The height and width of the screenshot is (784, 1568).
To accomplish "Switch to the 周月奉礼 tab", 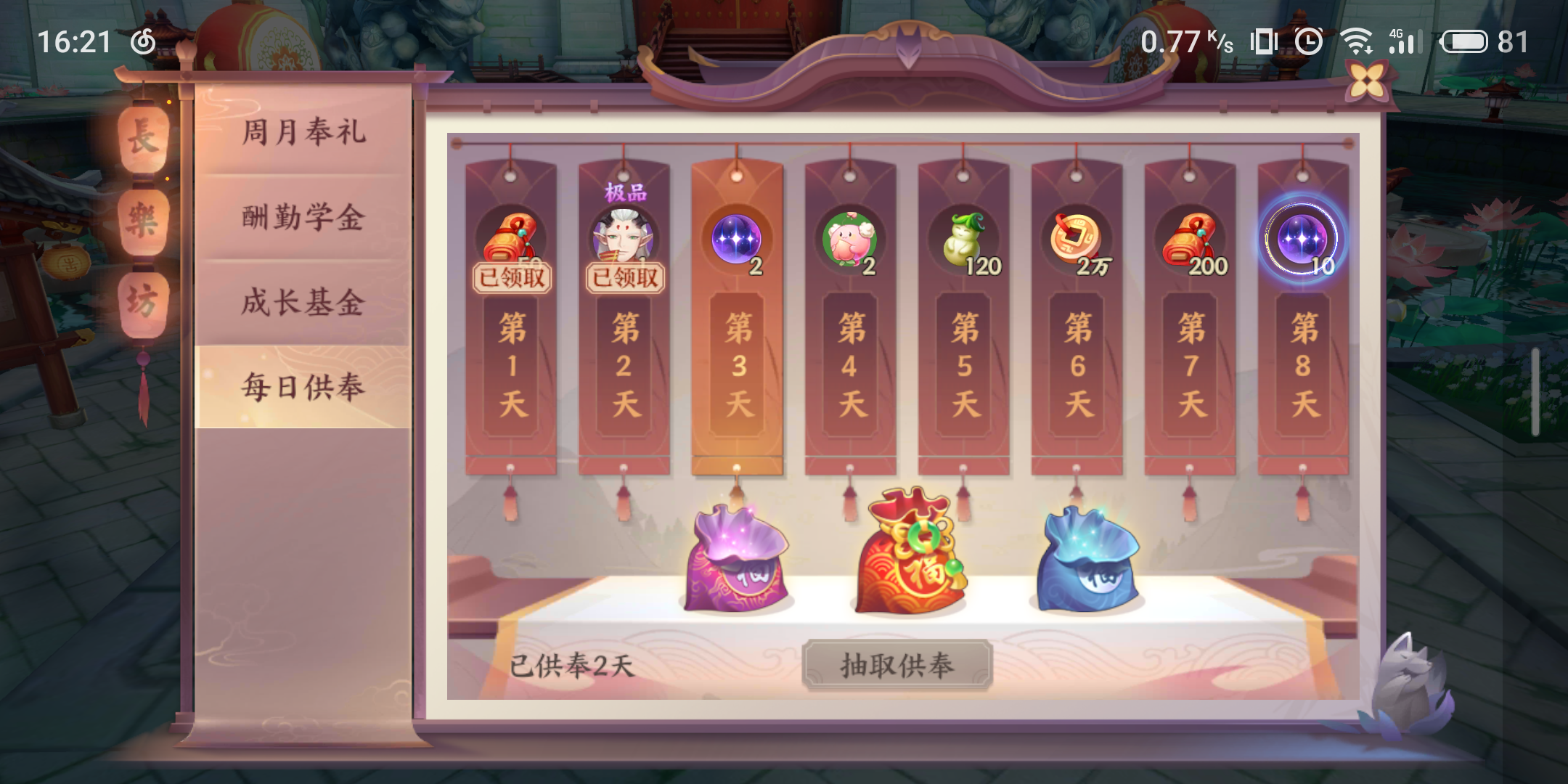I will 303,132.
